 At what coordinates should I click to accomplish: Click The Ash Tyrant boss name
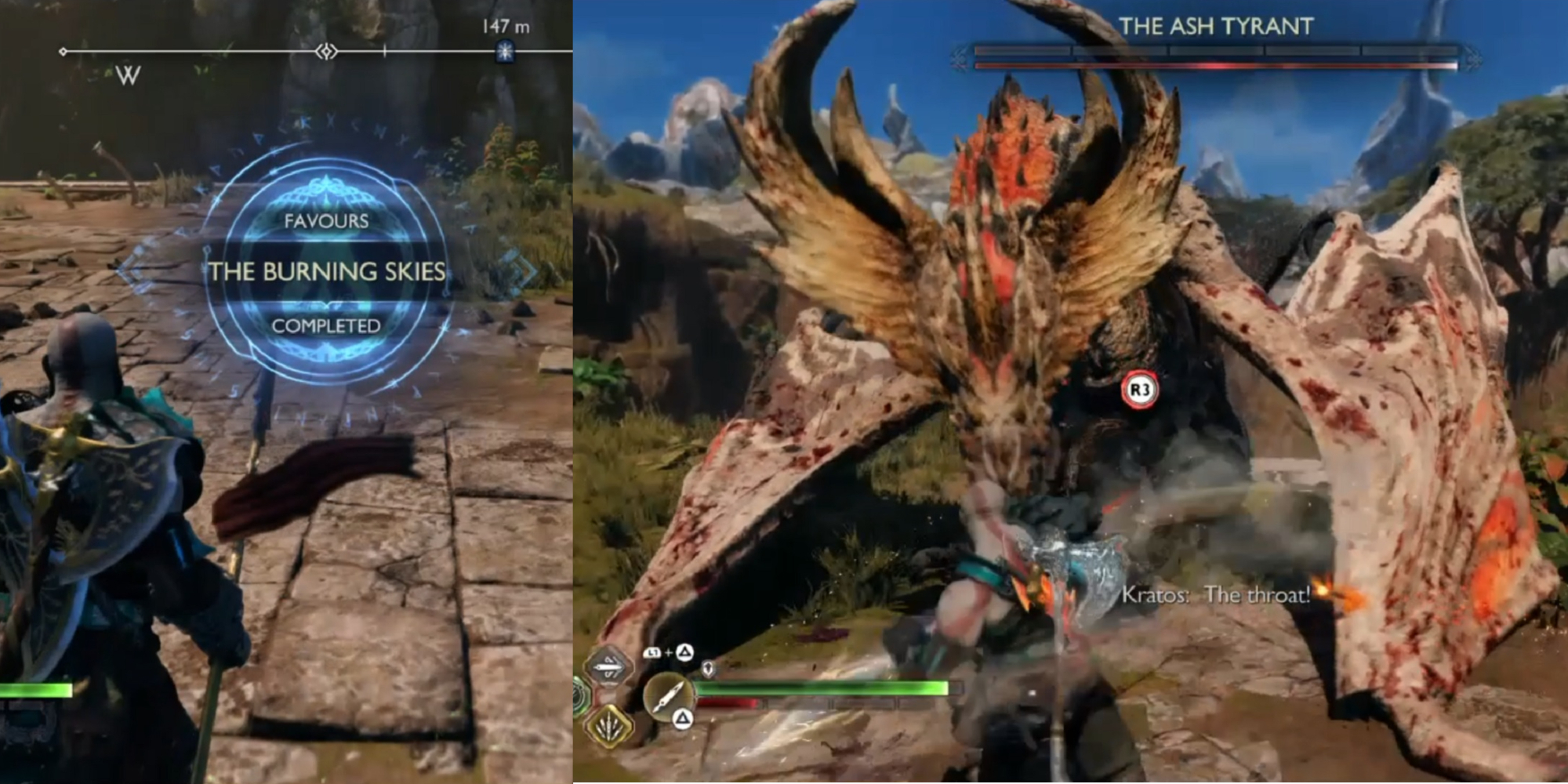tap(1216, 27)
